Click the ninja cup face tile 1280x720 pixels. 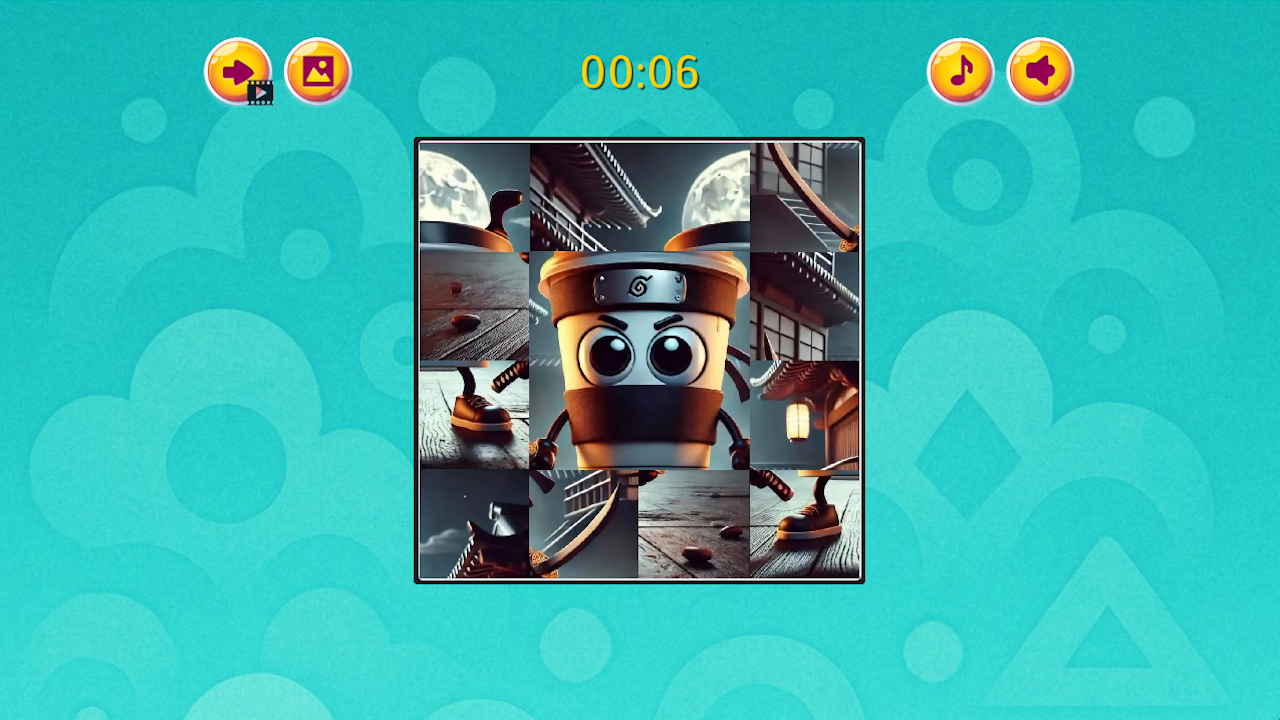point(640,320)
